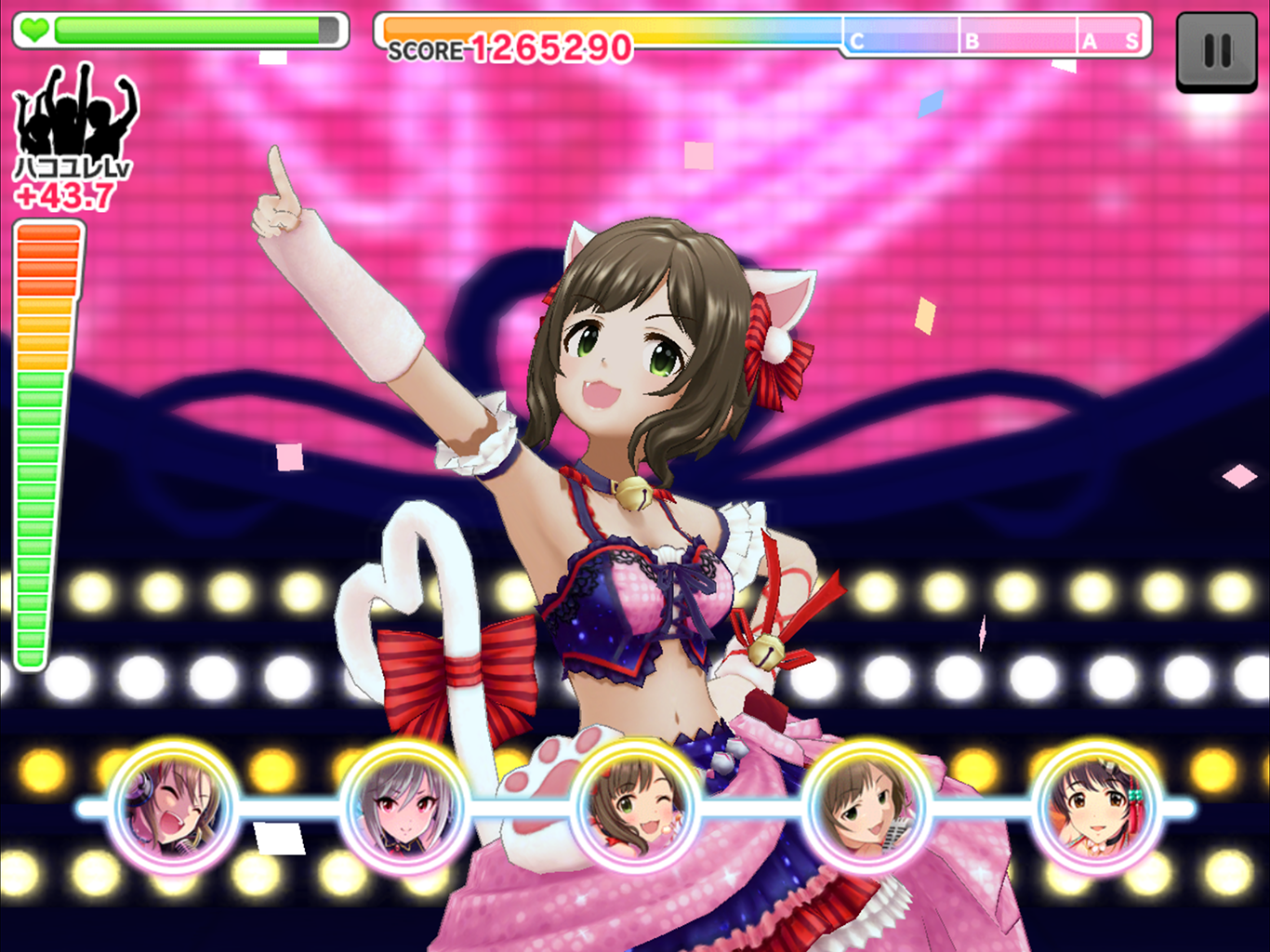Tap the silver-haired red-eyed idol circle
Screen dimensions: 1270x952
point(404,807)
